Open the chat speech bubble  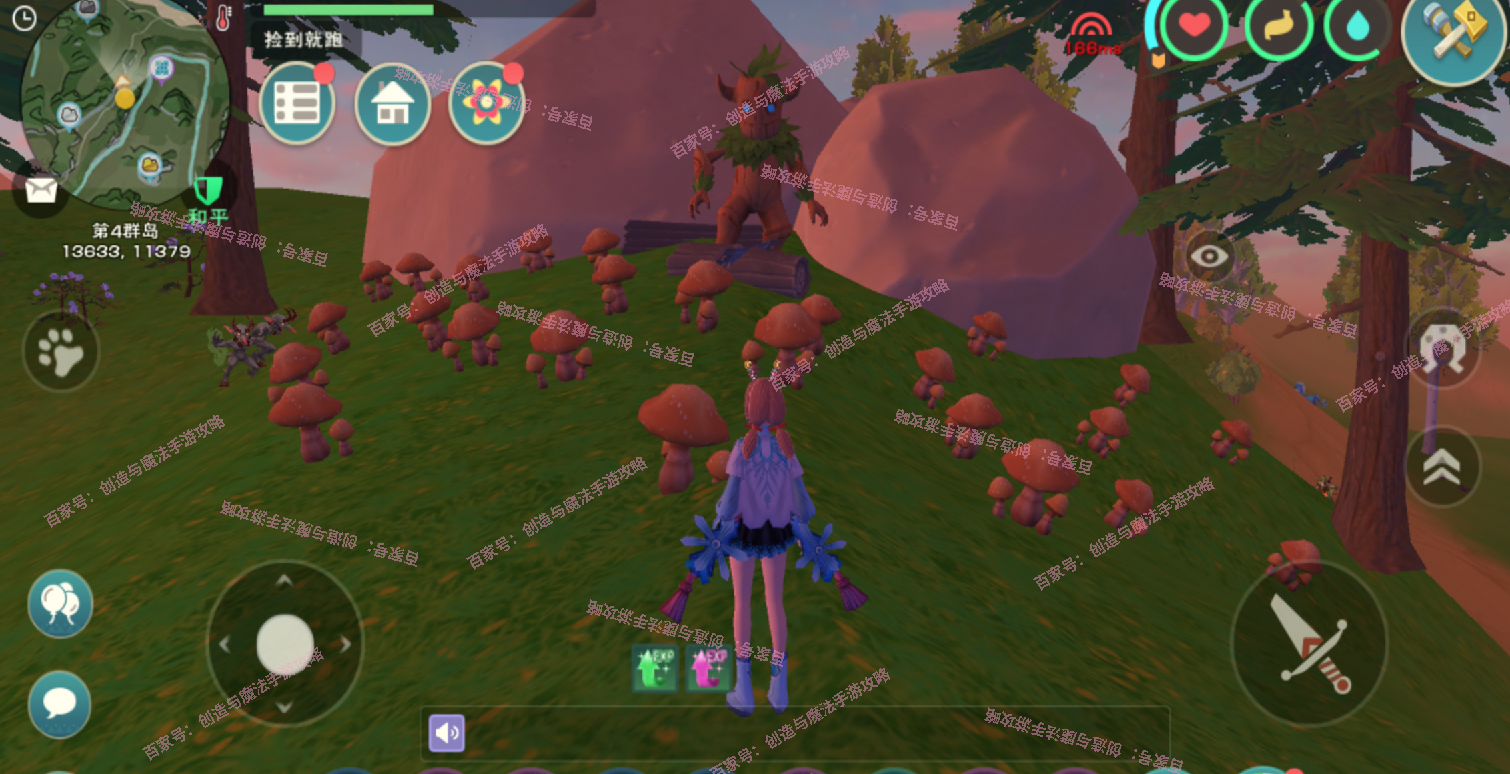pos(60,703)
